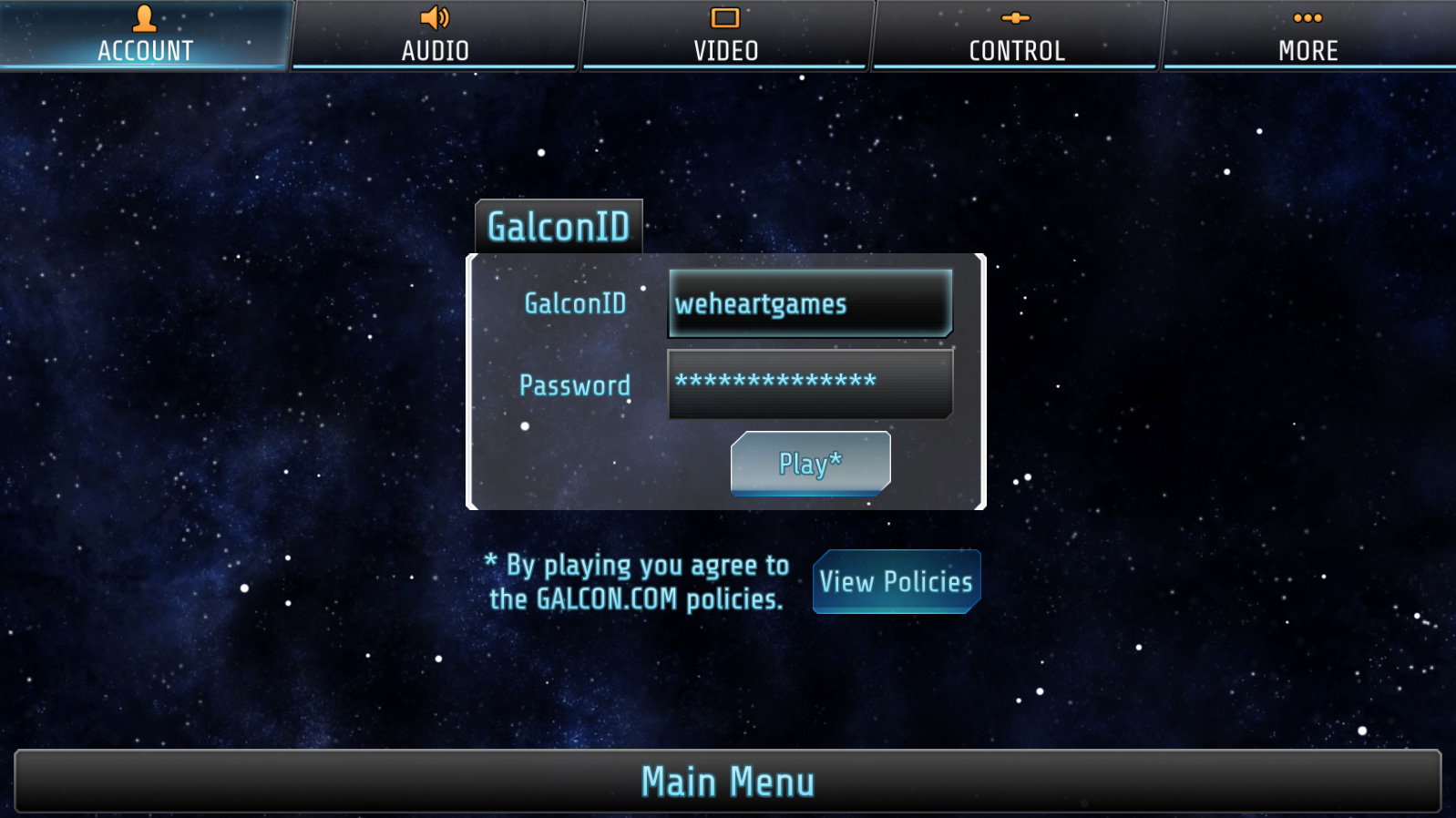This screenshot has height=818, width=1456.
Task: Return to the Main Menu
Action: [x=728, y=782]
